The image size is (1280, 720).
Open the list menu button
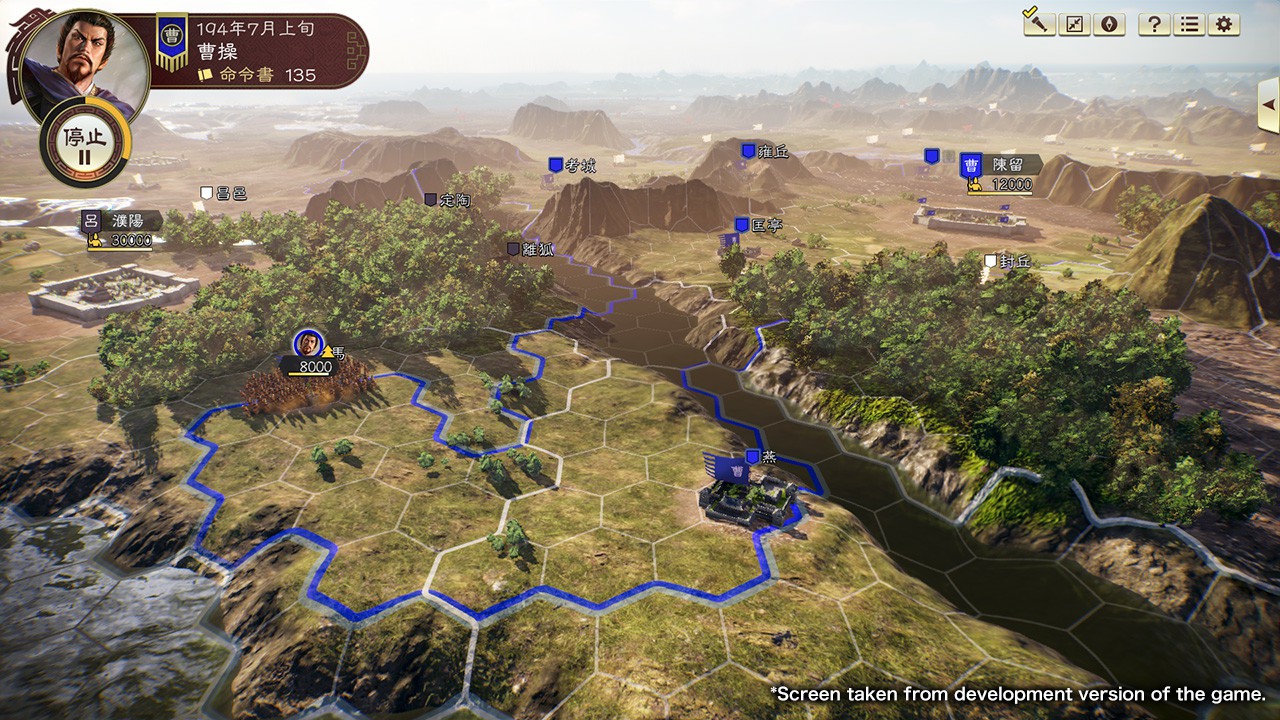(x=1189, y=24)
